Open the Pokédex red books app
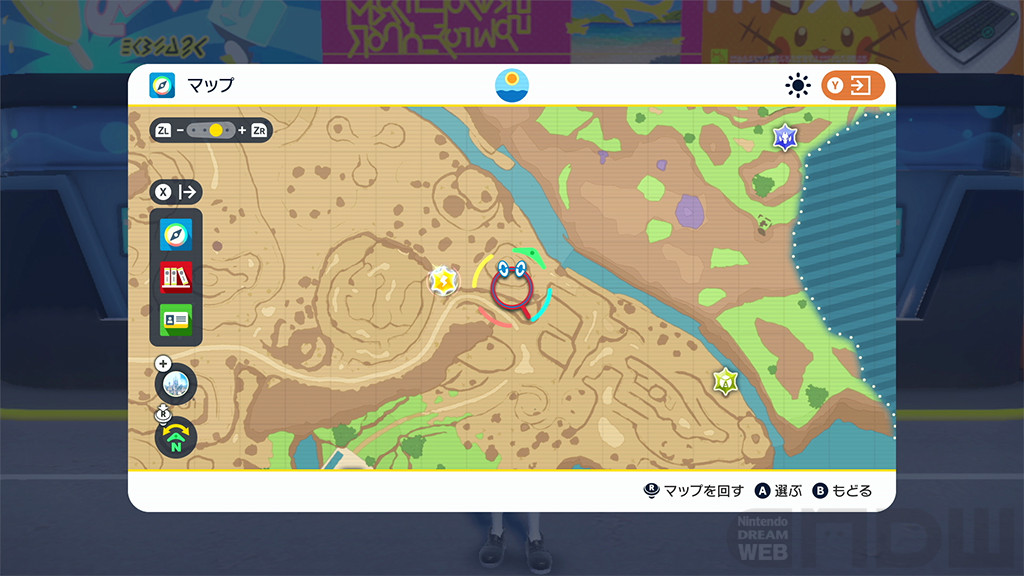1024x576 pixels. [x=176, y=277]
